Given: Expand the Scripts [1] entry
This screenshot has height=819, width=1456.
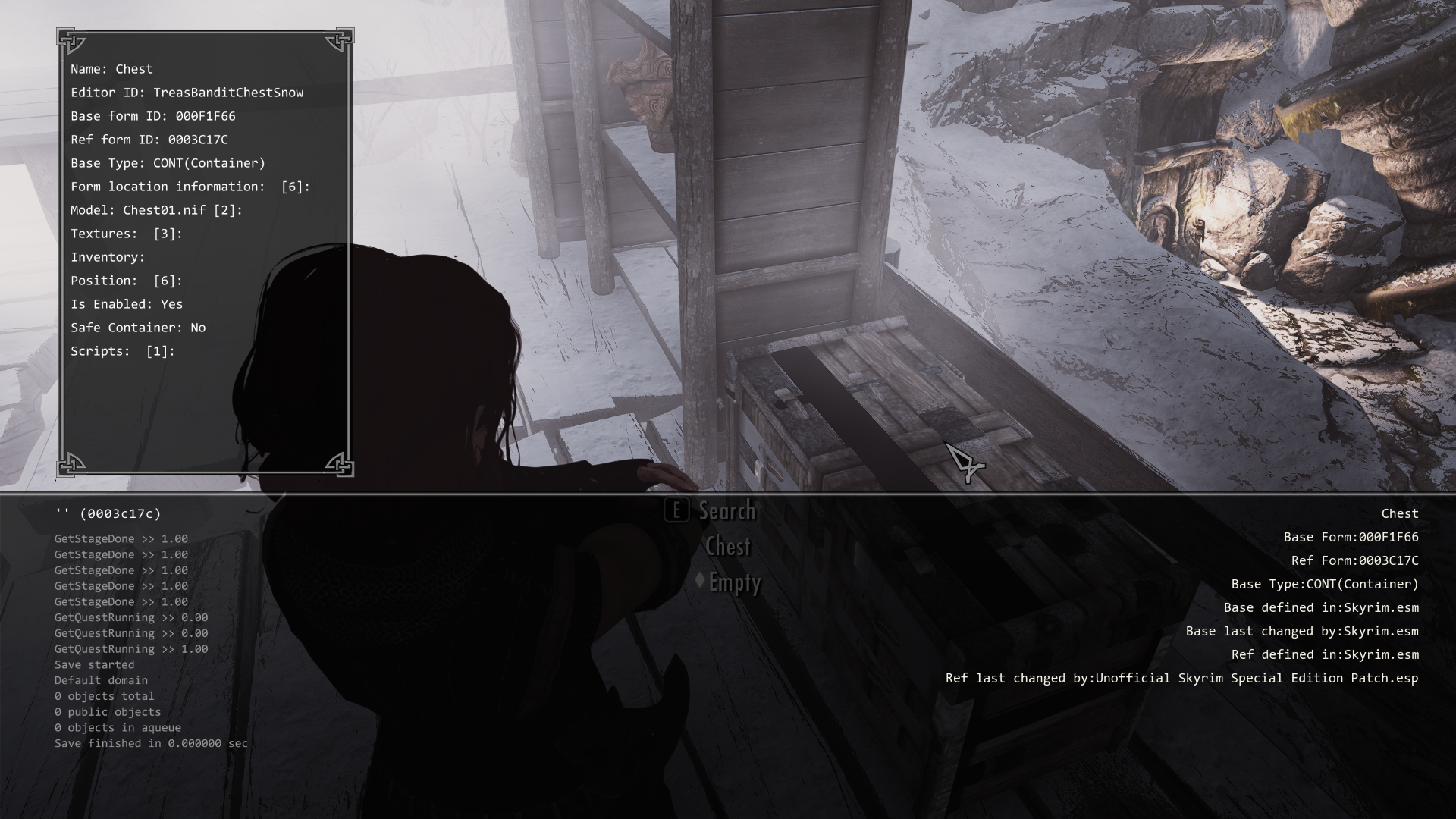Looking at the screenshot, I should coord(122,351).
